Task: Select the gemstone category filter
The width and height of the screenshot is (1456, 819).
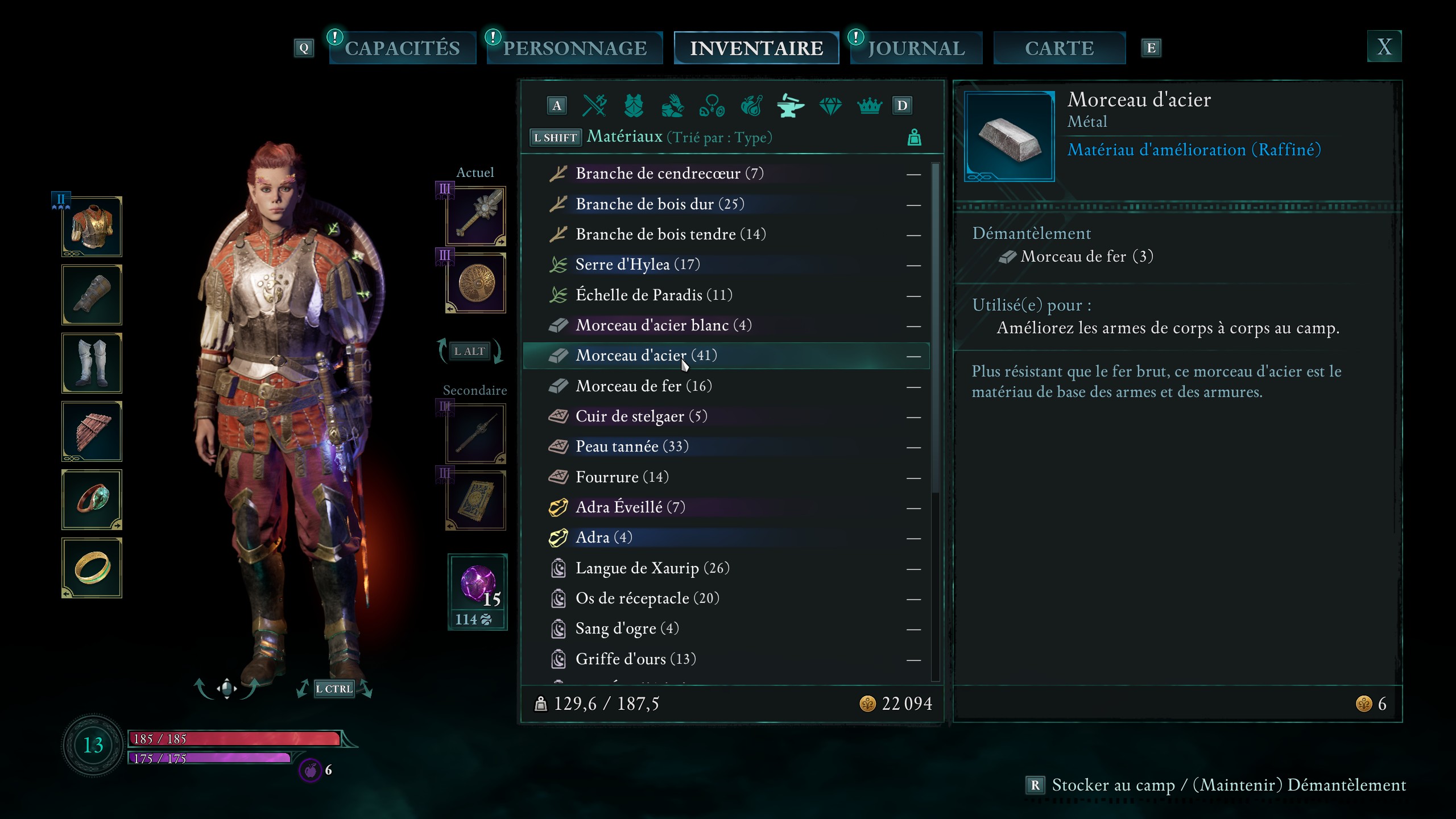Action: 830,105
